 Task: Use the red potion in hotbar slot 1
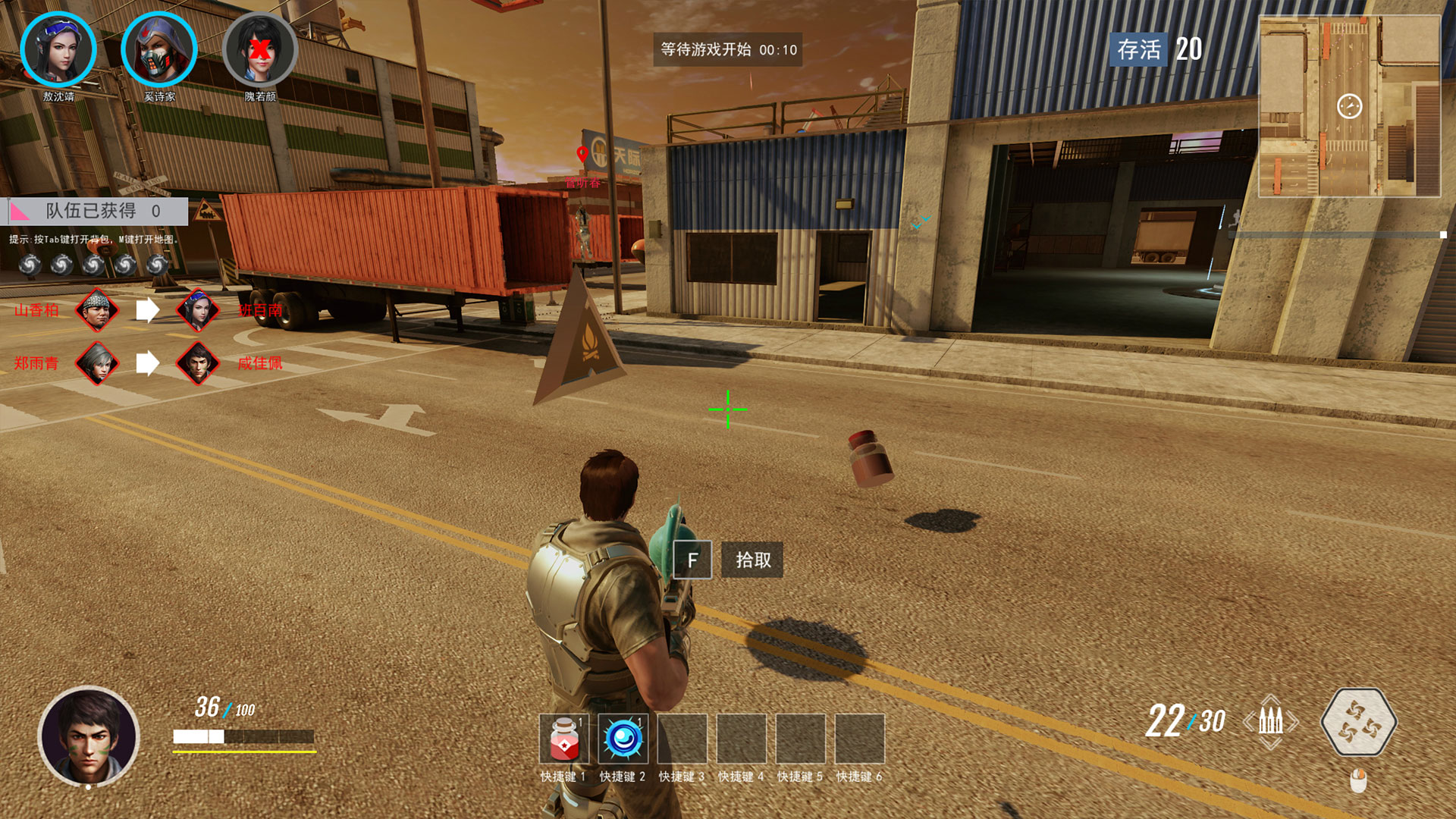coord(563,739)
